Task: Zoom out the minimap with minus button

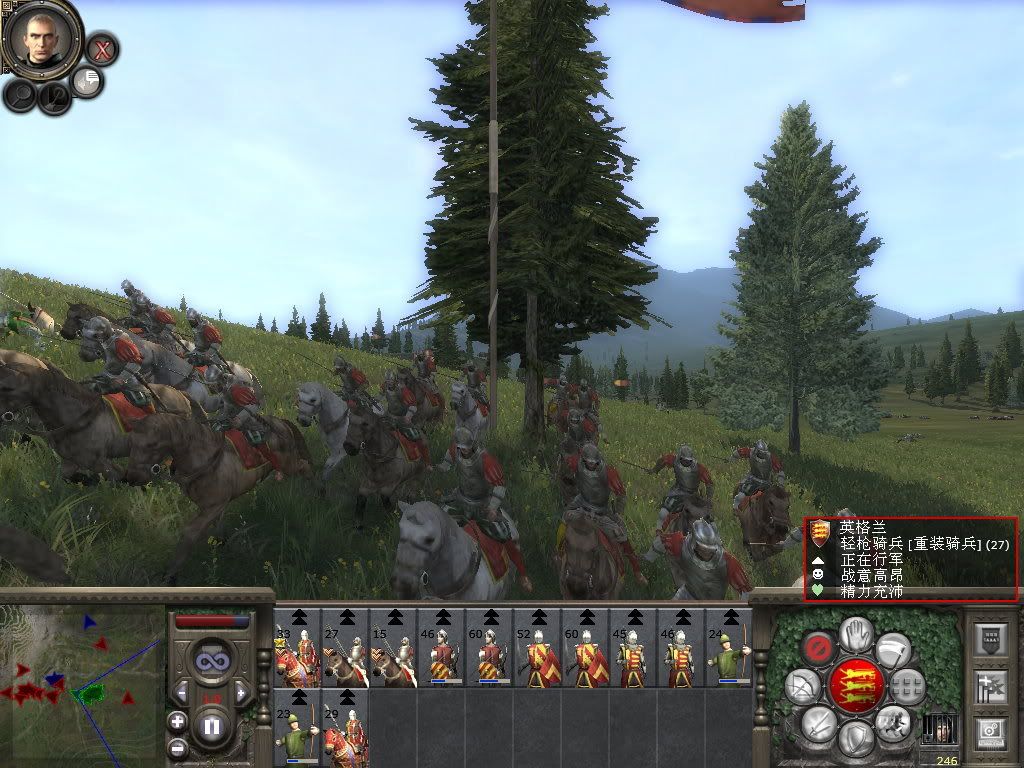Action: [x=178, y=747]
